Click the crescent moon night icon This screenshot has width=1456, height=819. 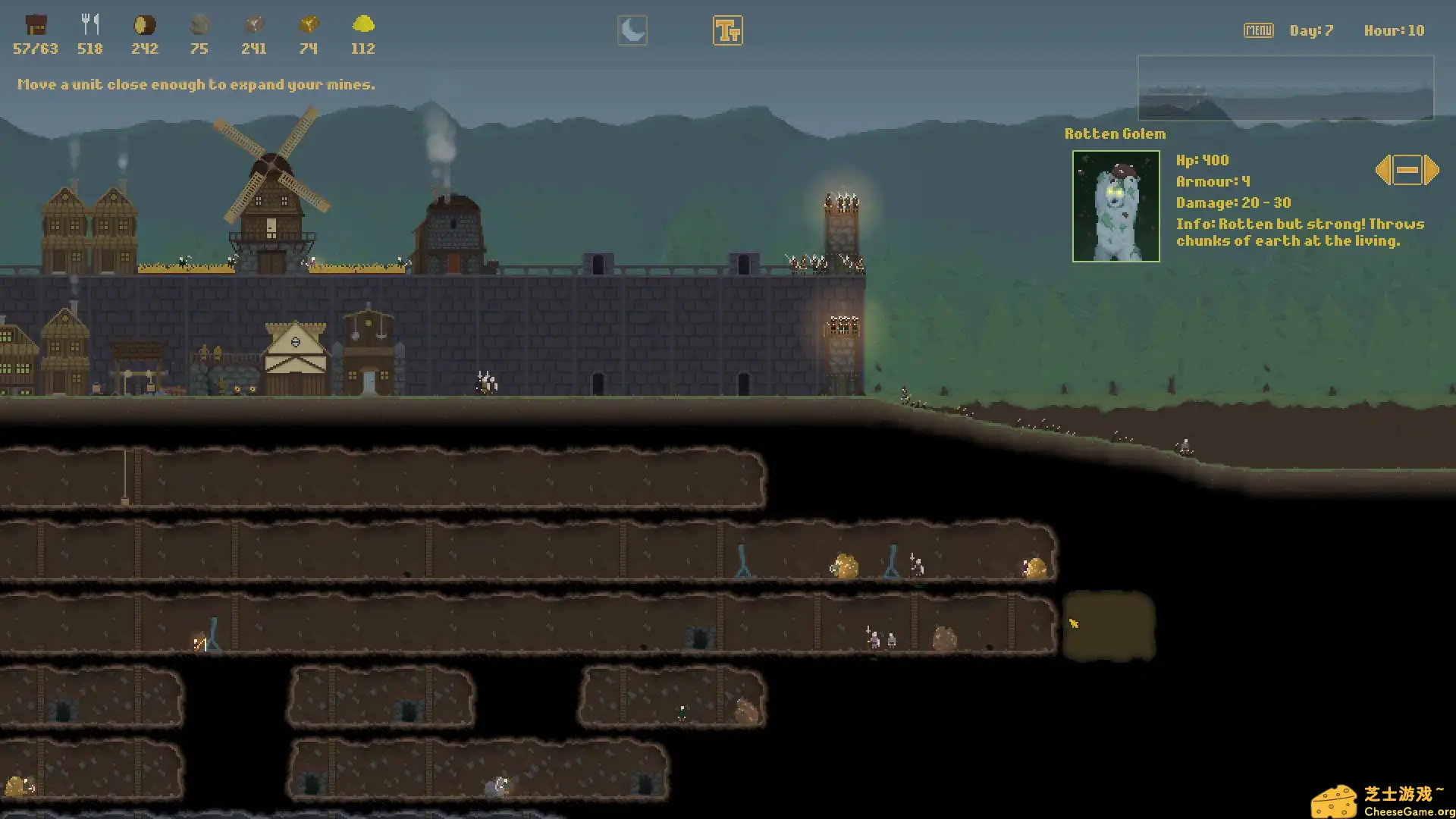point(632,30)
